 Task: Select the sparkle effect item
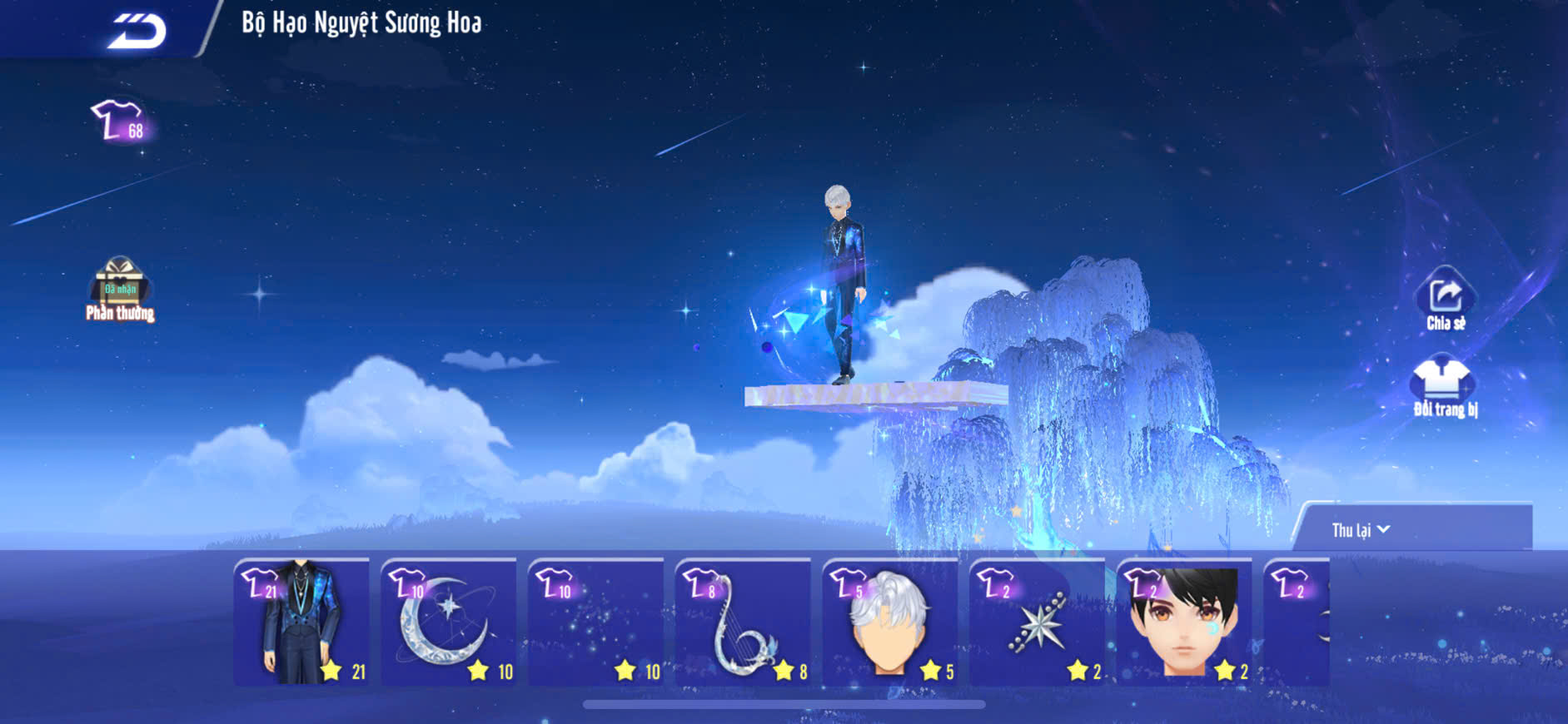pos(595,622)
